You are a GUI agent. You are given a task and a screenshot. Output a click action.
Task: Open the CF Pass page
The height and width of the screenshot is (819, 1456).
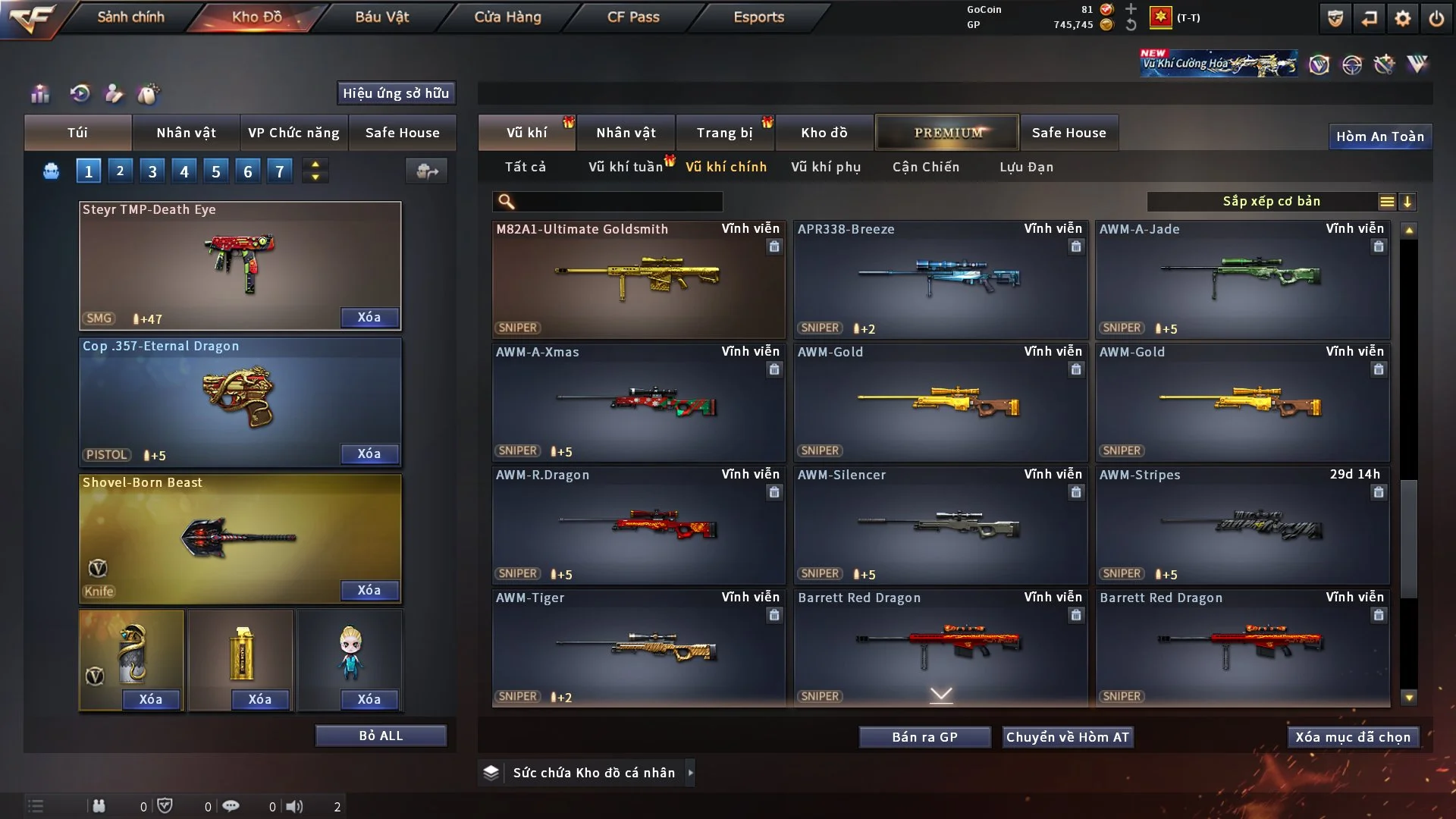click(633, 17)
